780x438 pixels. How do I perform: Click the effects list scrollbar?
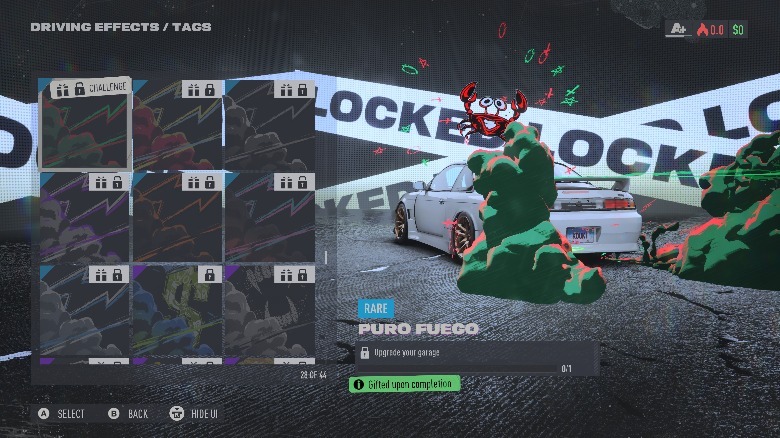coord(323,257)
